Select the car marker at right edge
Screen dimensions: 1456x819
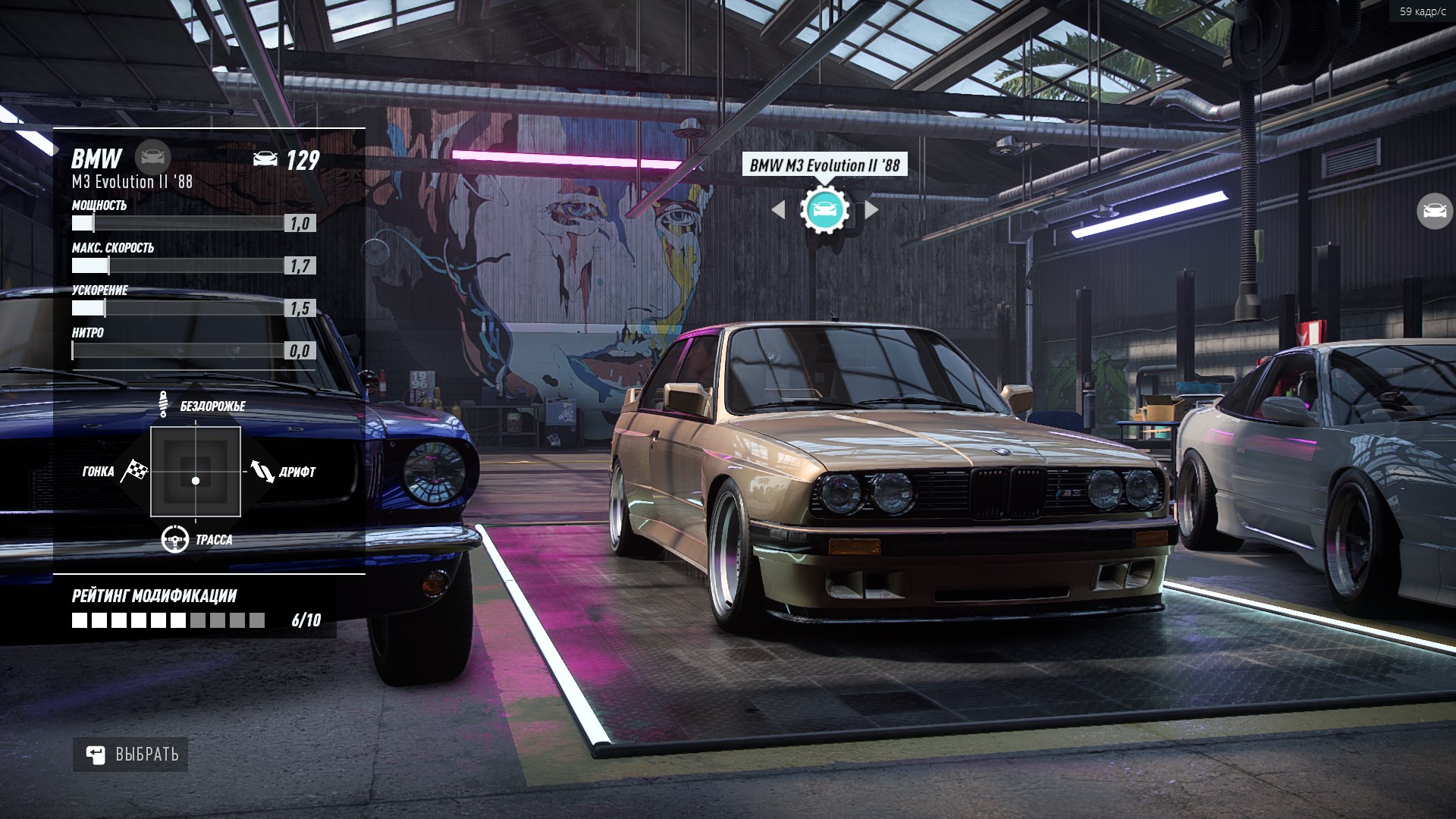tap(1434, 211)
